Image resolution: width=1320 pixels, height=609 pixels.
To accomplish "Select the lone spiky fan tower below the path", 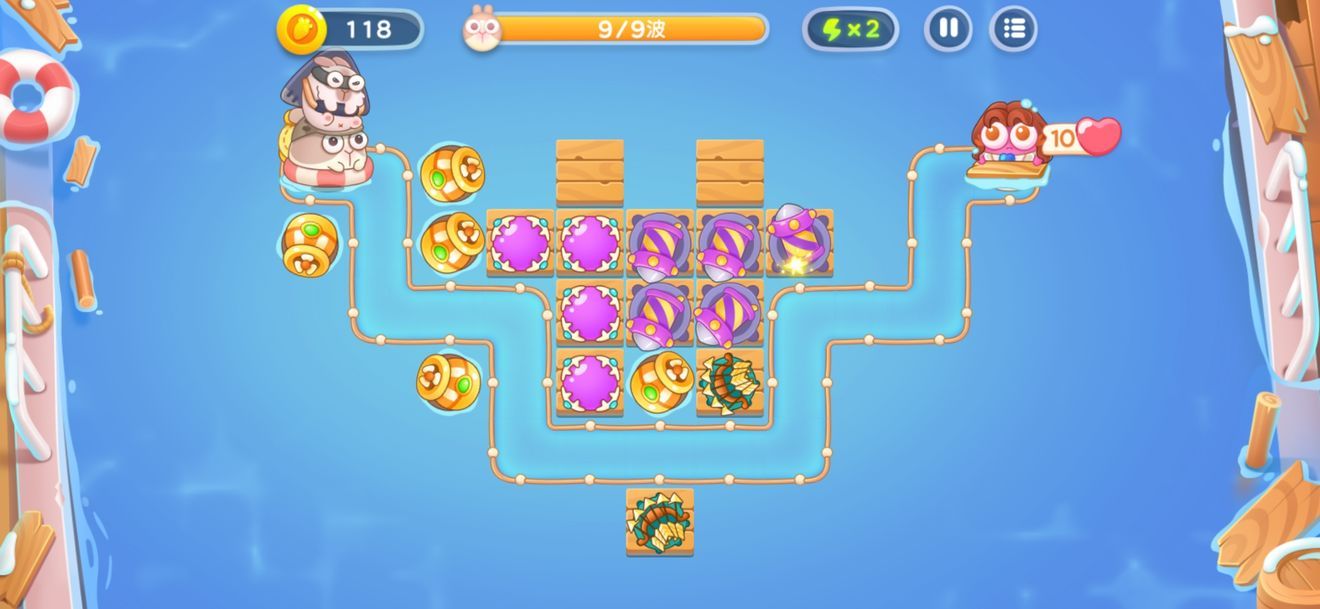I will [660, 521].
